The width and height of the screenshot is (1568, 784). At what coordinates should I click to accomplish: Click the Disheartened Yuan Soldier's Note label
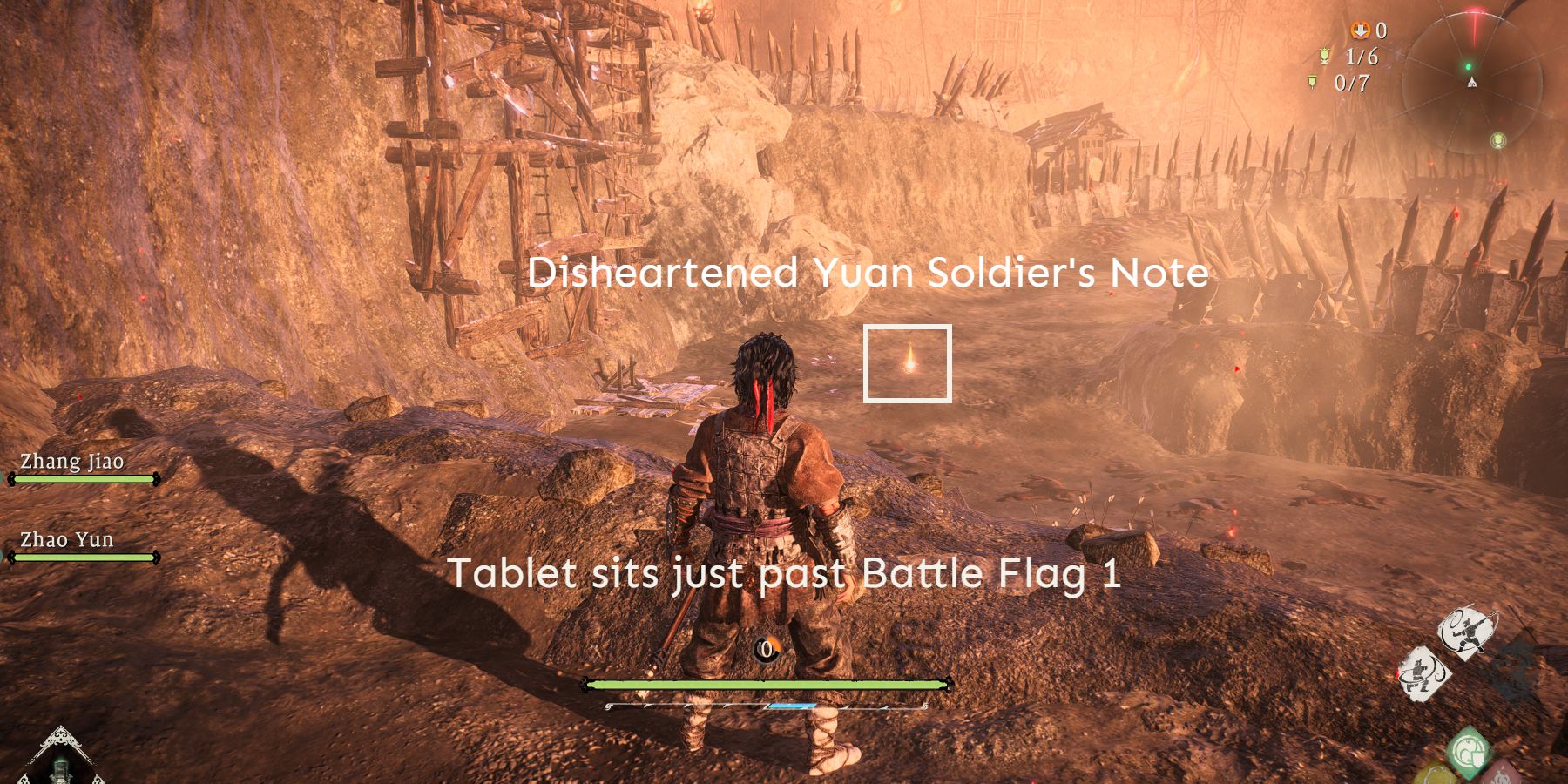click(869, 274)
